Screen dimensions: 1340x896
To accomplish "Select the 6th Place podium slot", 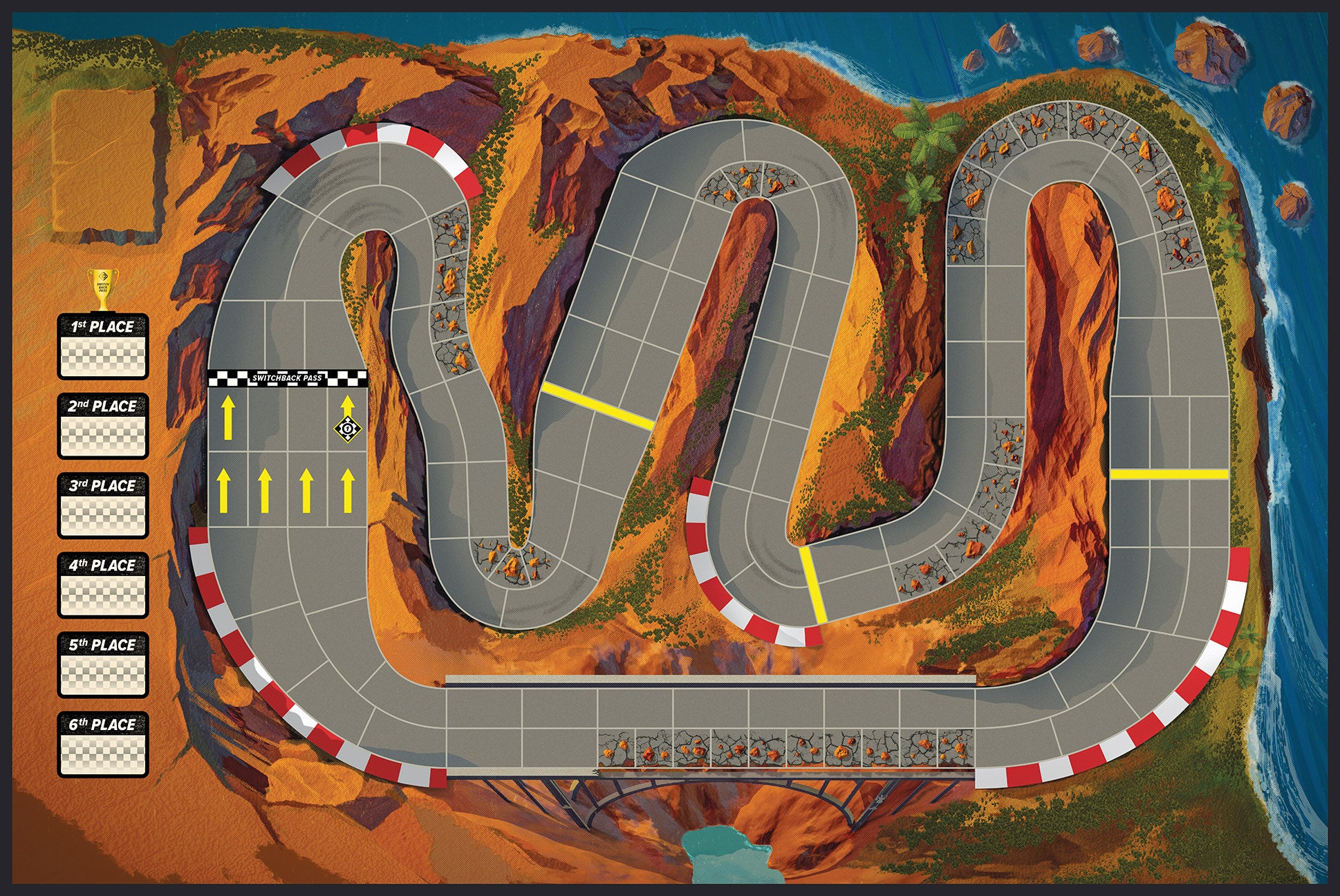I will click(x=103, y=744).
